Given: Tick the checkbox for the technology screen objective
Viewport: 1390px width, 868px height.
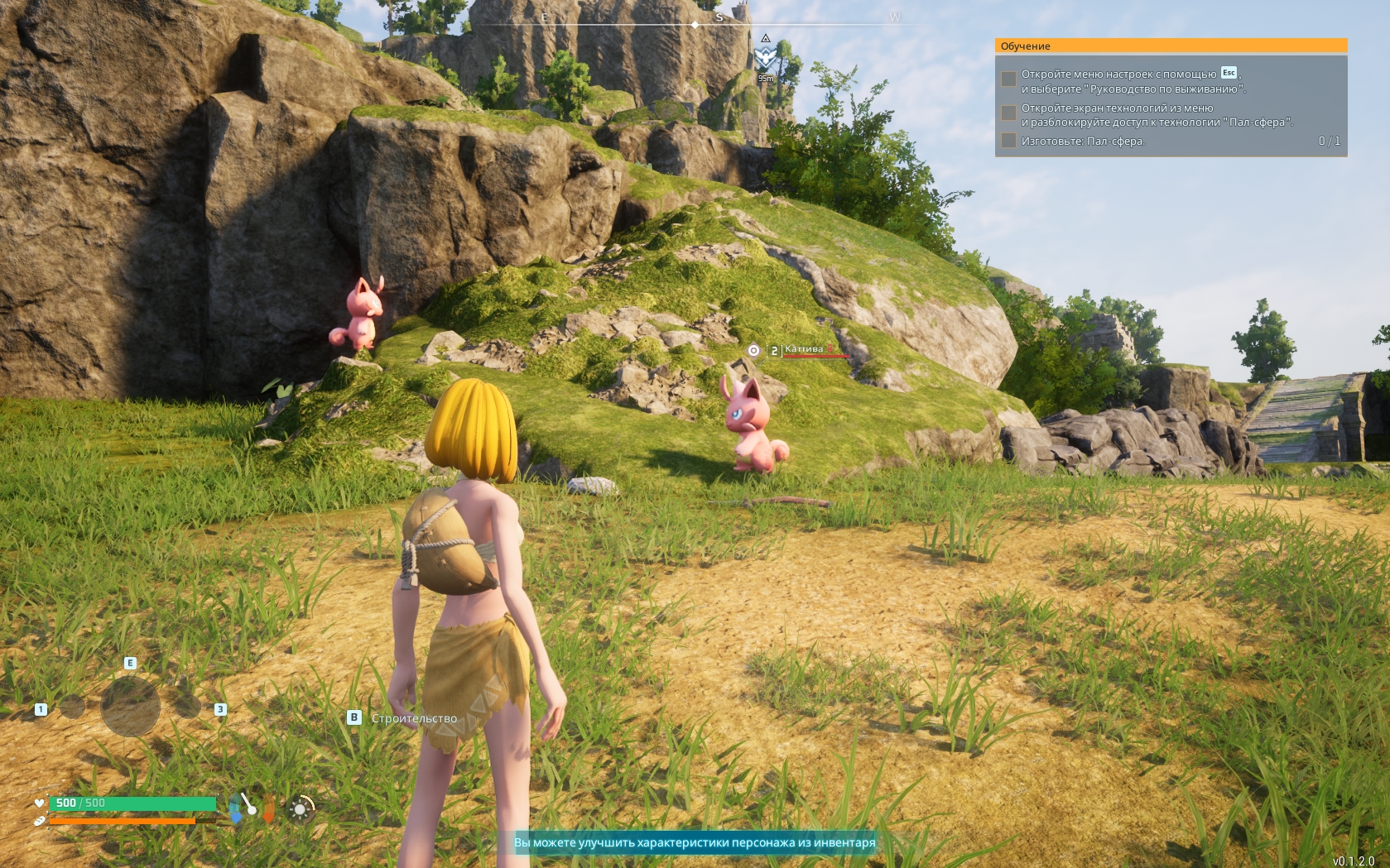Looking at the screenshot, I should (x=1008, y=113).
